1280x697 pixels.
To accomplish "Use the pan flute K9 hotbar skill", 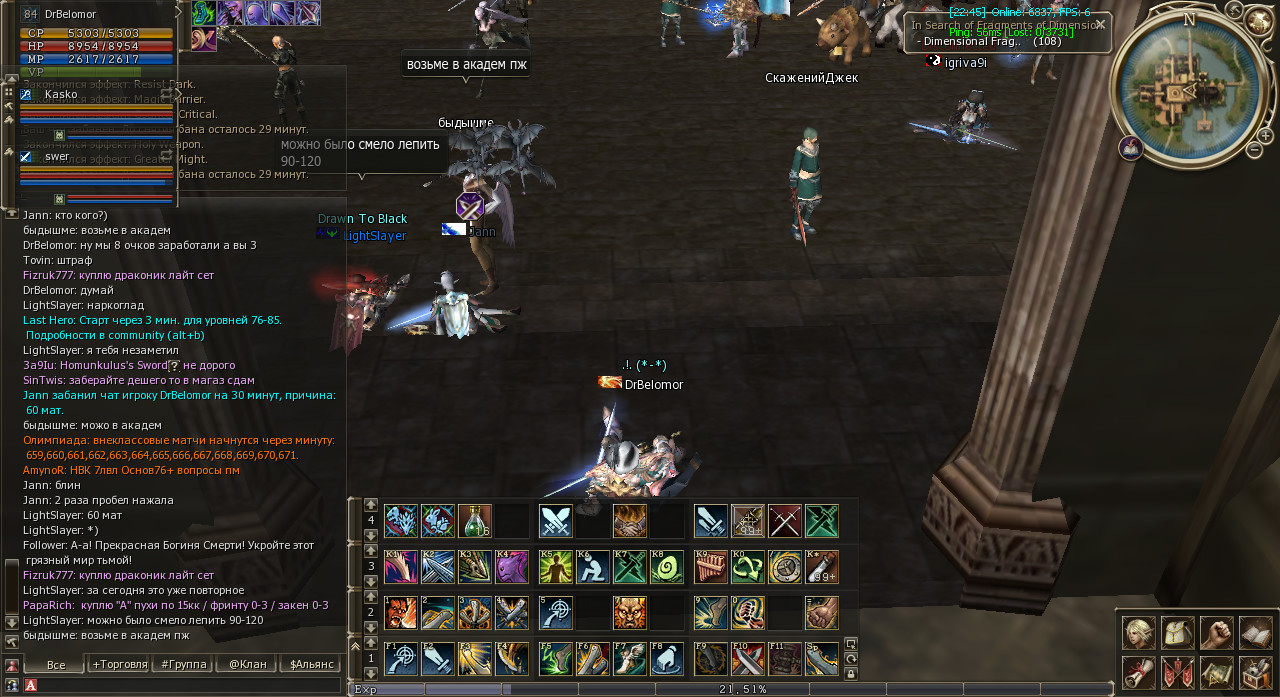I will click(711, 567).
